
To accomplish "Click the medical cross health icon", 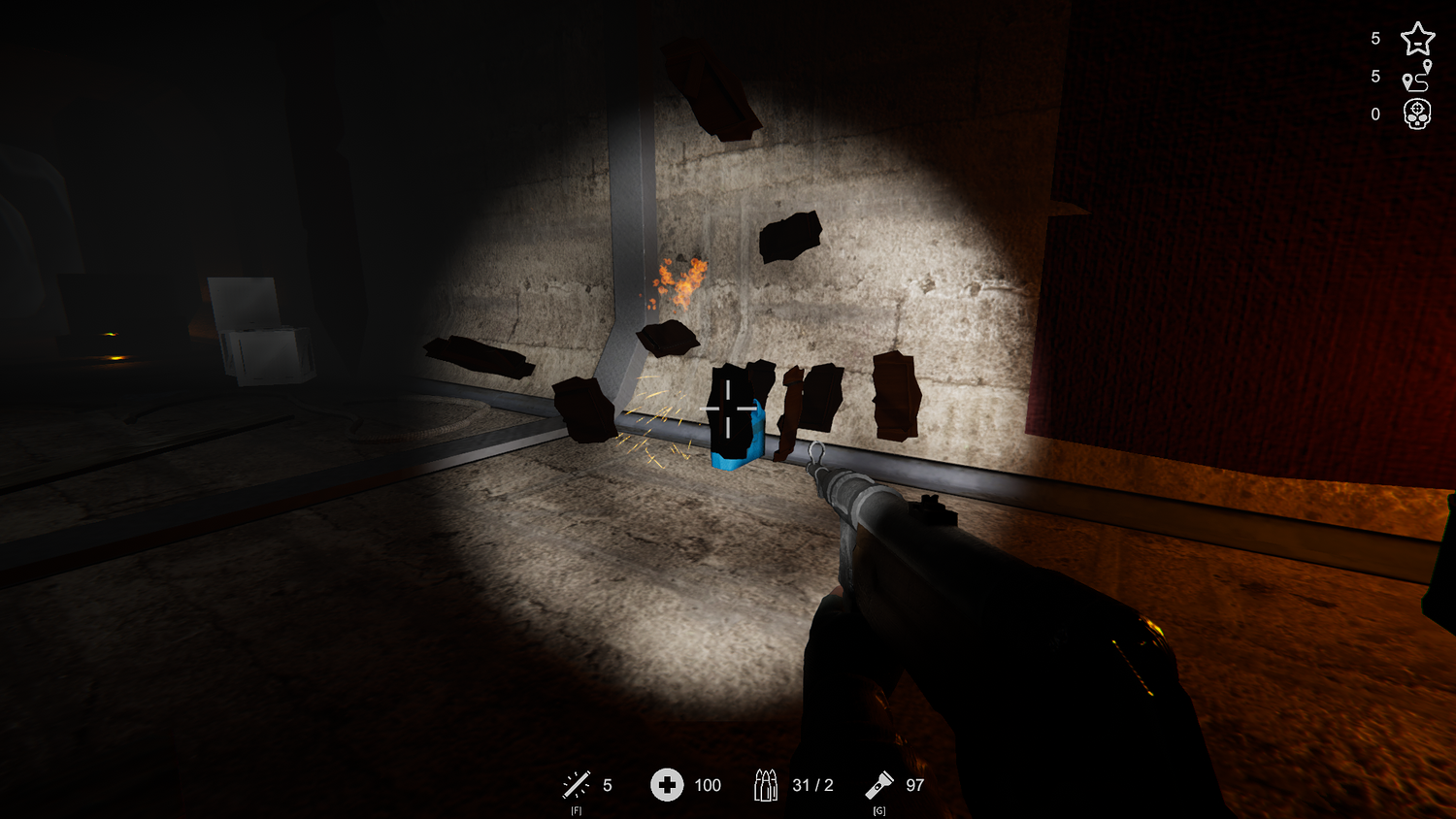I will 667,784.
